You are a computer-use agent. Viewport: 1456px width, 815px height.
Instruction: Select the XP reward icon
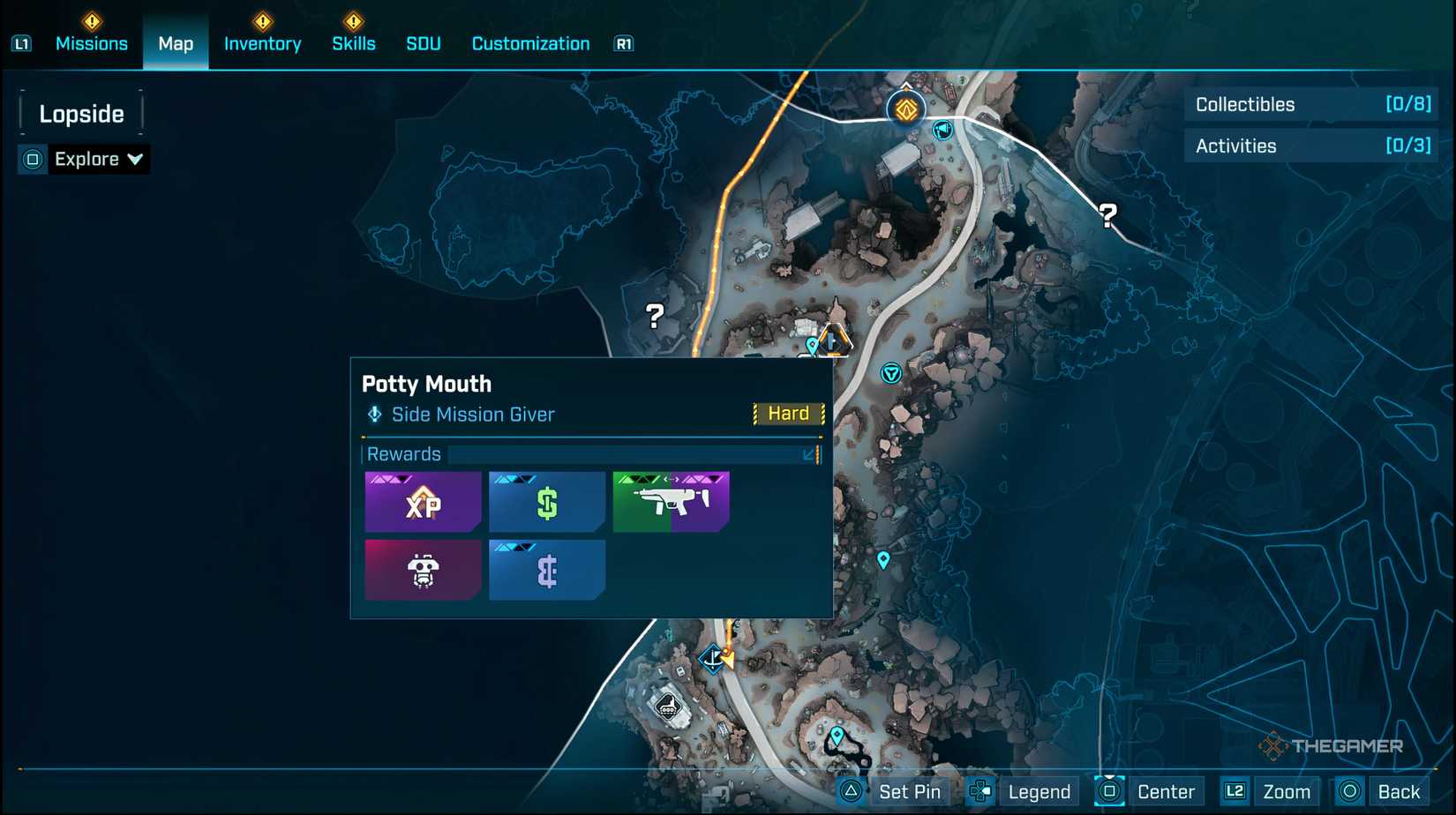pyautogui.click(x=422, y=501)
